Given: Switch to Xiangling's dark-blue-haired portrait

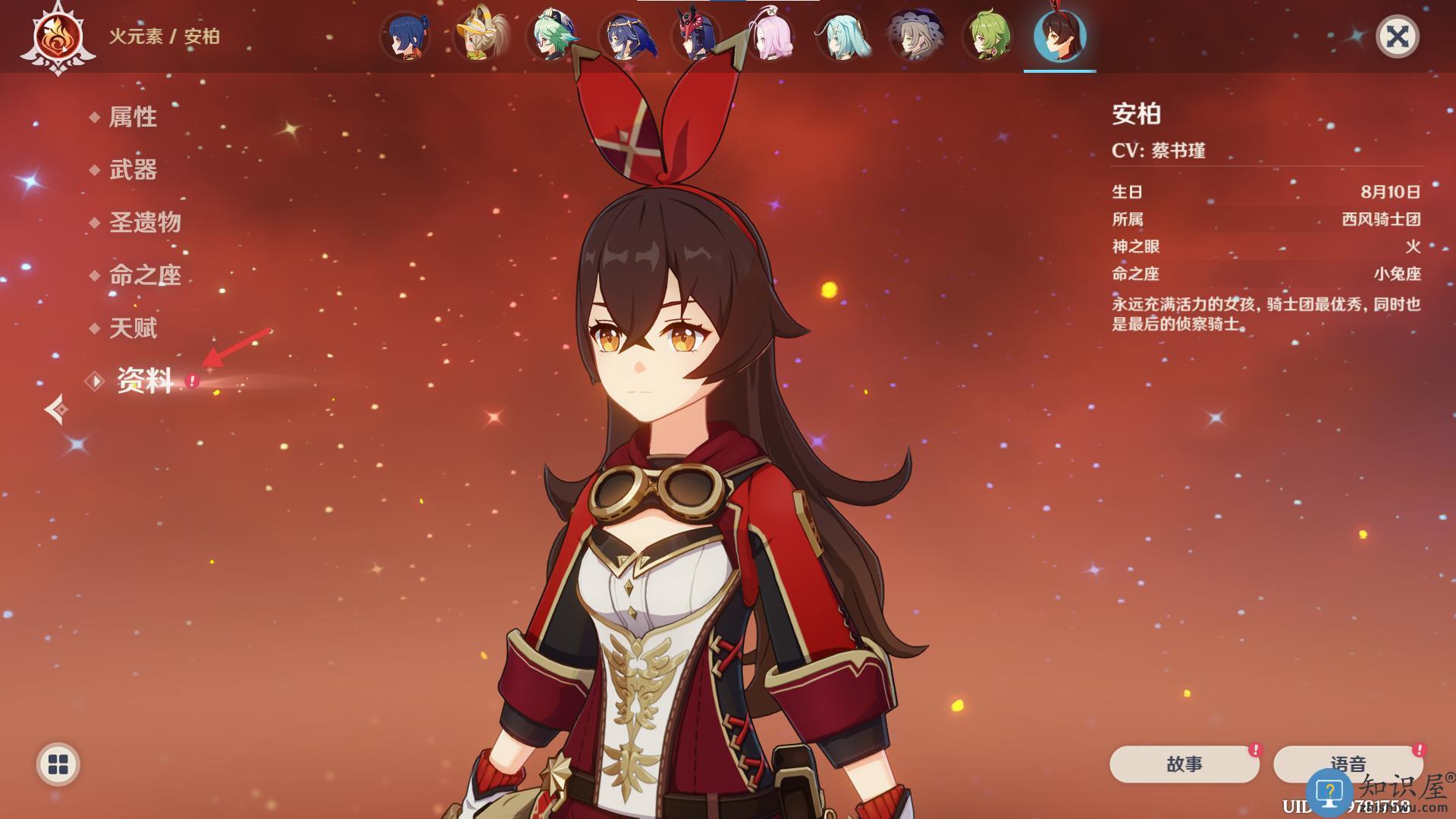Looking at the screenshot, I should pos(406,36).
